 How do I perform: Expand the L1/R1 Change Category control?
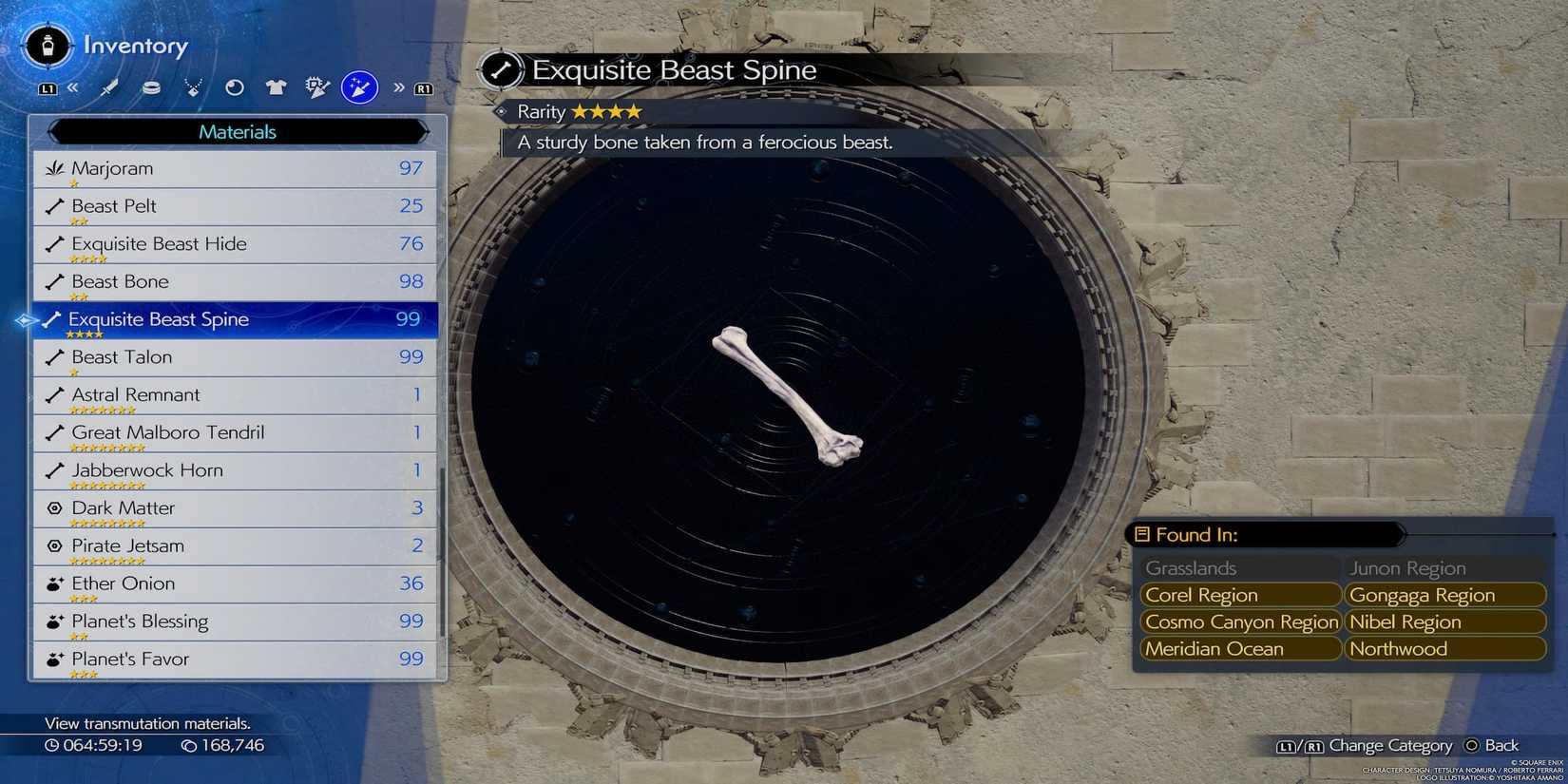click(x=1368, y=745)
